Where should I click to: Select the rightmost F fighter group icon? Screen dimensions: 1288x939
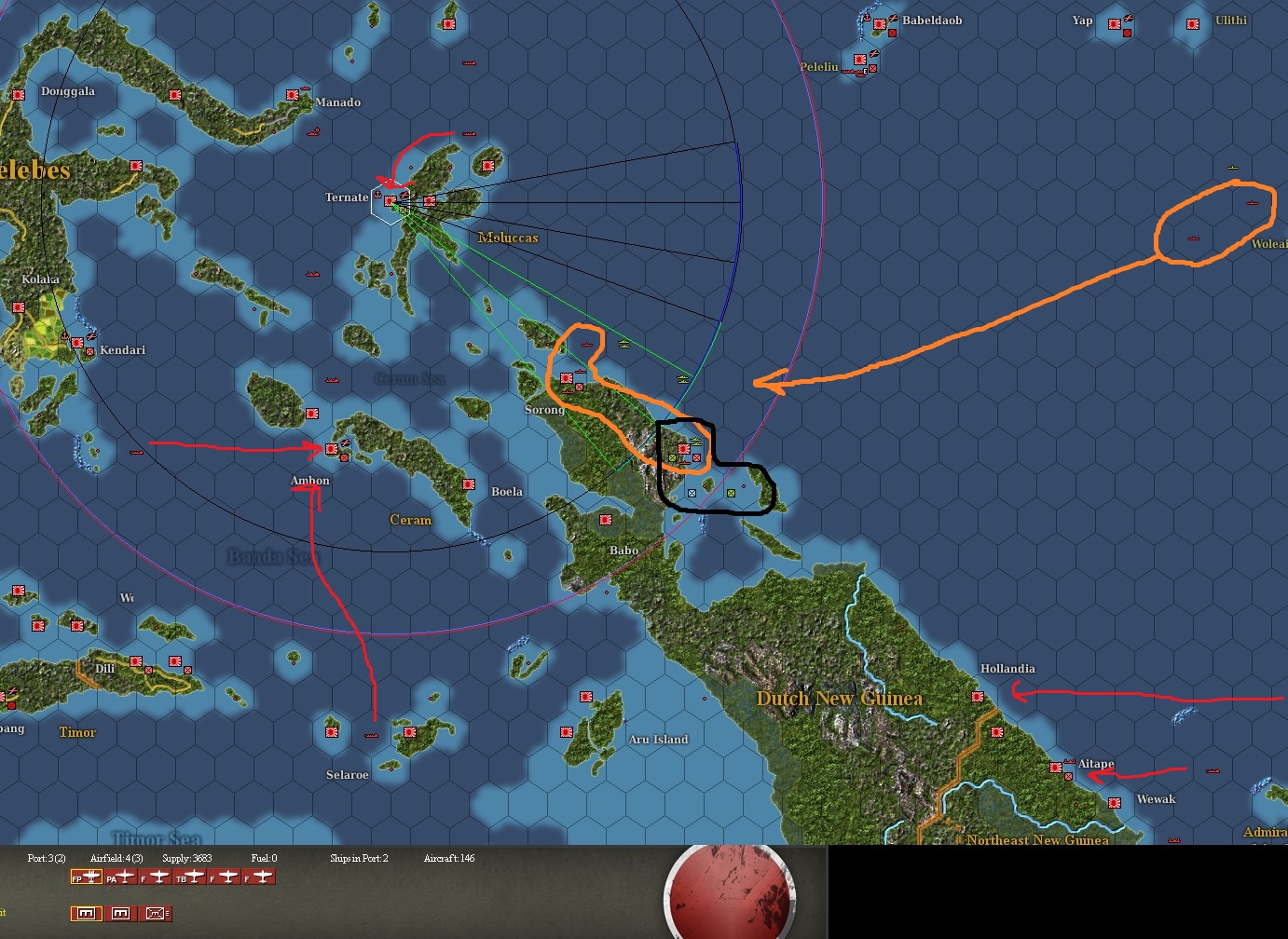pyautogui.click(x=259, y=878)
